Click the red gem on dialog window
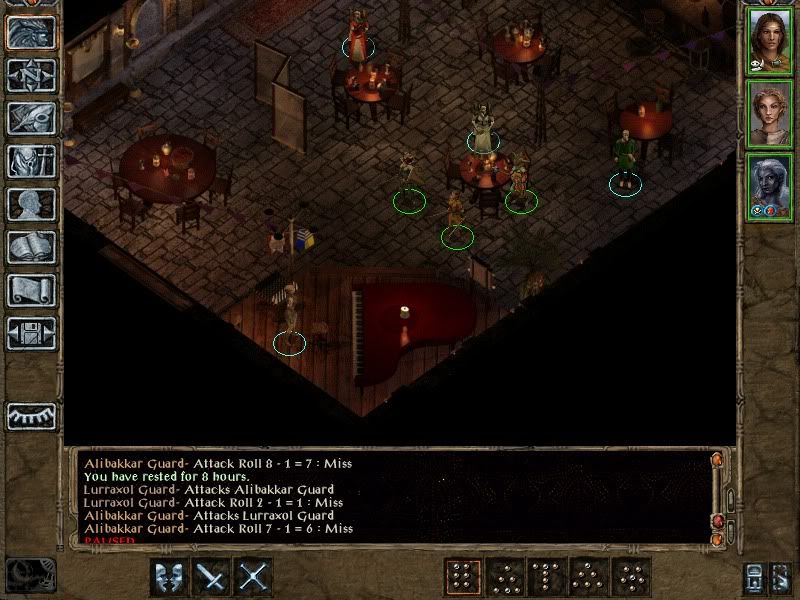This screenshot has width=800, height=600. (x=717, y=522)
